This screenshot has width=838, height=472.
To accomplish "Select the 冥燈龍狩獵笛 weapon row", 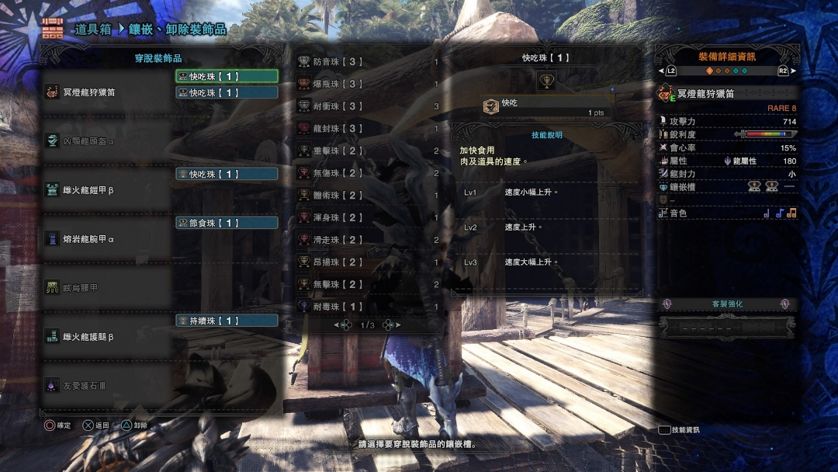I will point(108,92).
